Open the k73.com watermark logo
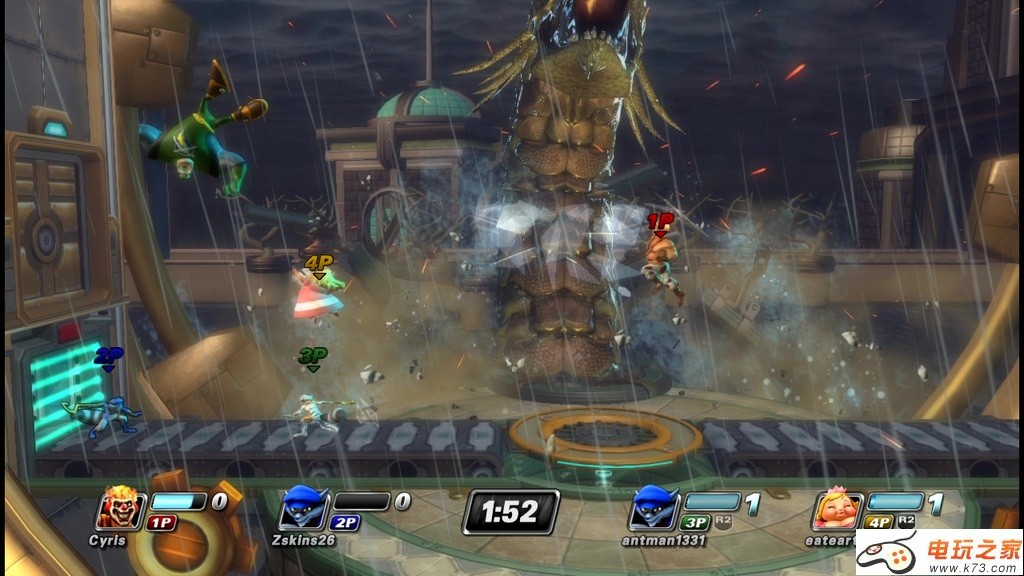Viewport: 1024px width, 576px height. 957,551
